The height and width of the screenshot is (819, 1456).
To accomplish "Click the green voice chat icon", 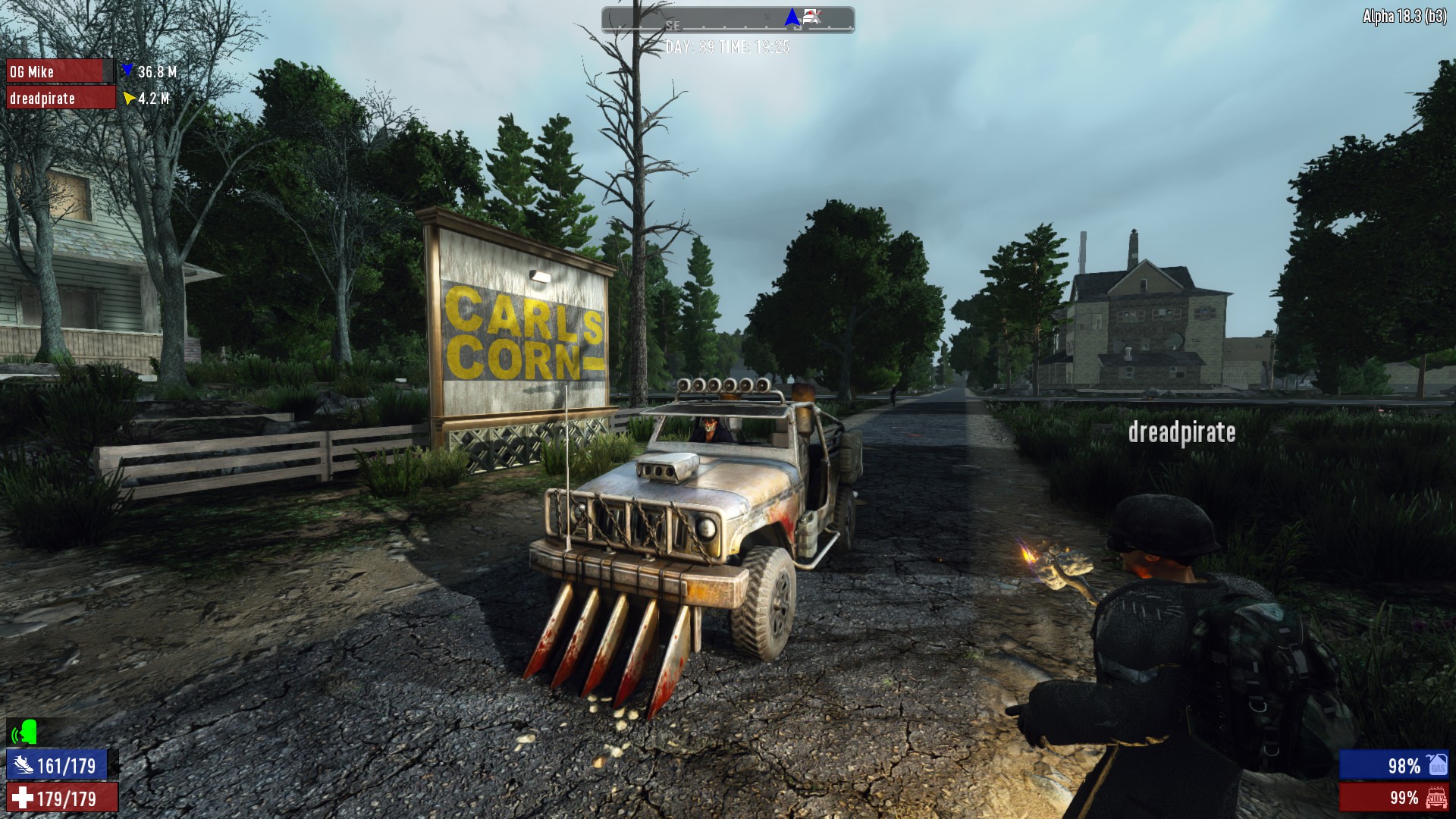I will pyautogui.click(x=25, y=733).
